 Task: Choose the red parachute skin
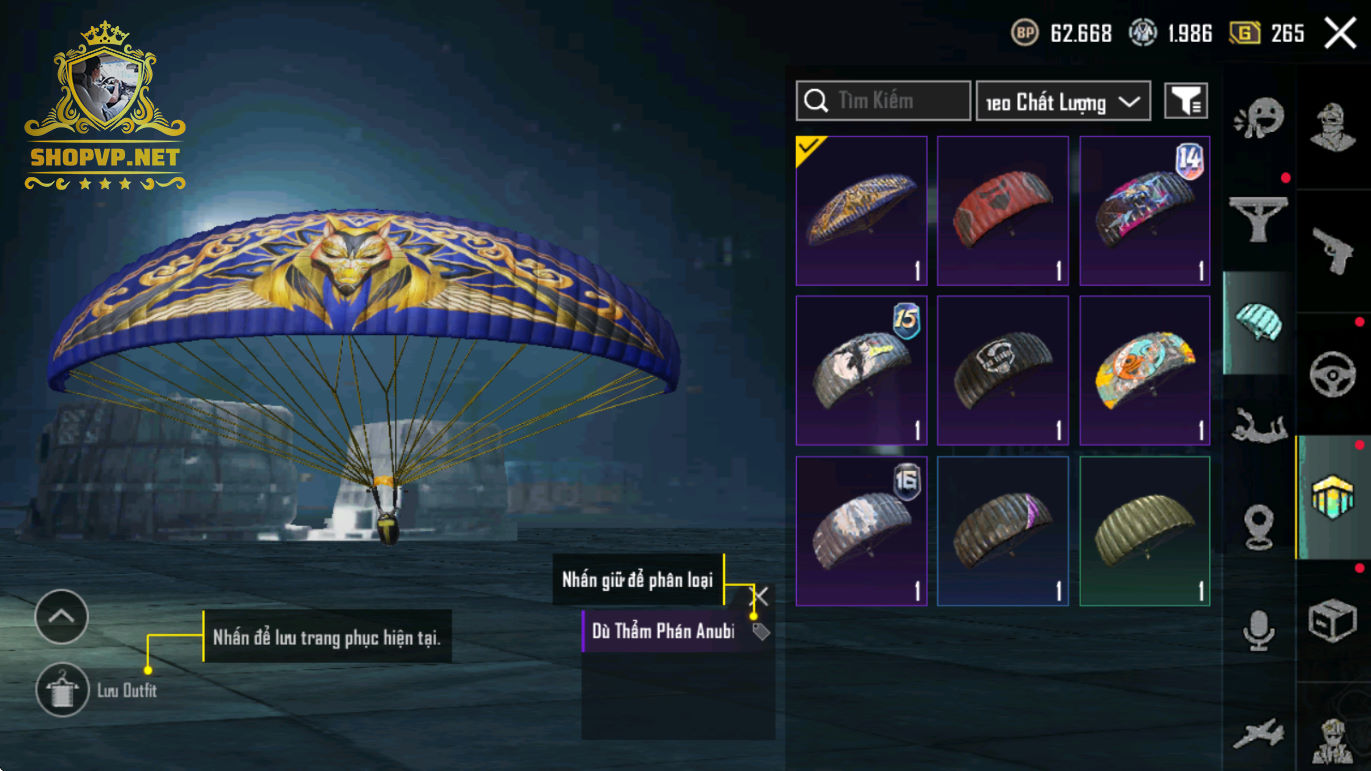click(x=1003, y=211)
